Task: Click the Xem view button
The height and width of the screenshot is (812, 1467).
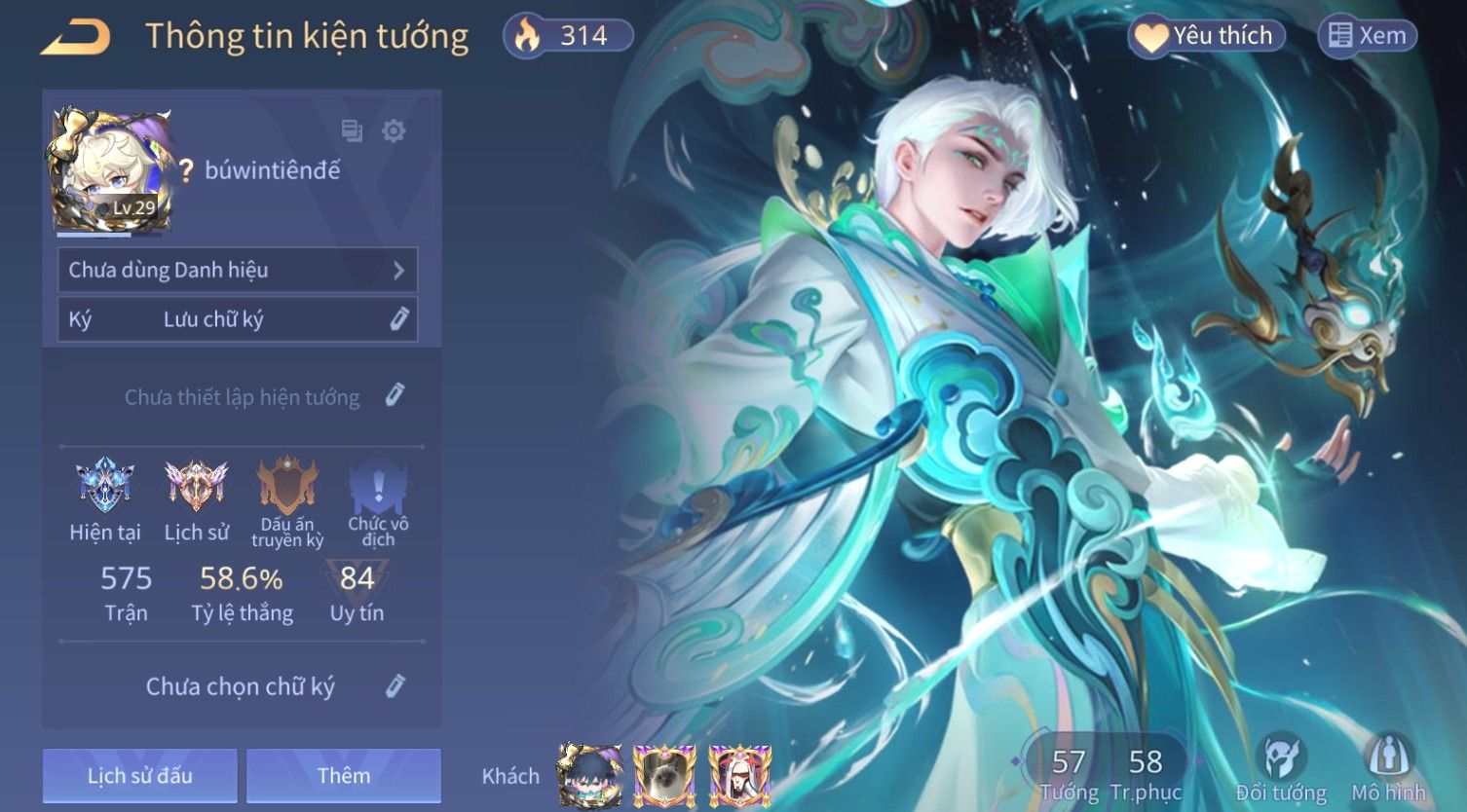Action: click(x=1368, y=36)
